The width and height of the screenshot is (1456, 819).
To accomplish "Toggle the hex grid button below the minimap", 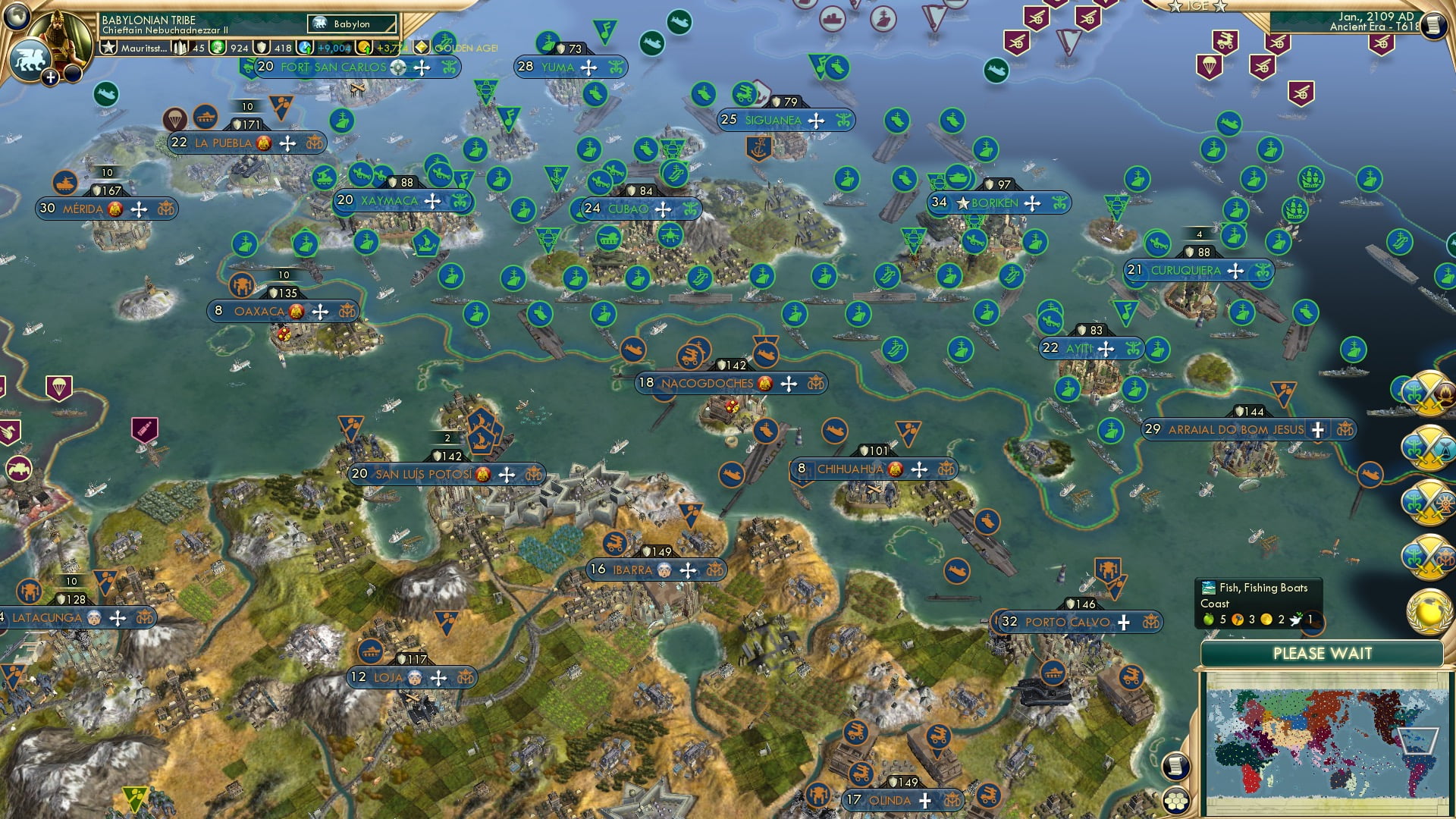I will (1176, 802).
